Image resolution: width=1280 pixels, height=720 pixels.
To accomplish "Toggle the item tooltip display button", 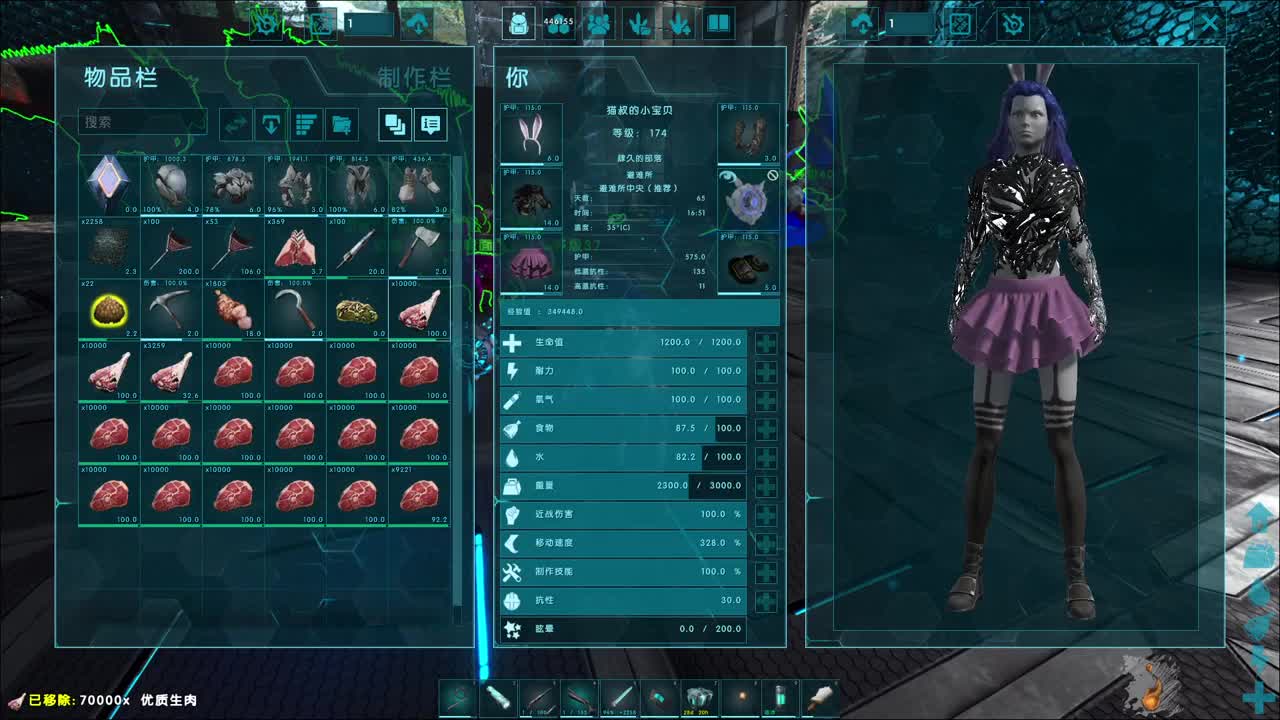I will click(x=431, y=124).
